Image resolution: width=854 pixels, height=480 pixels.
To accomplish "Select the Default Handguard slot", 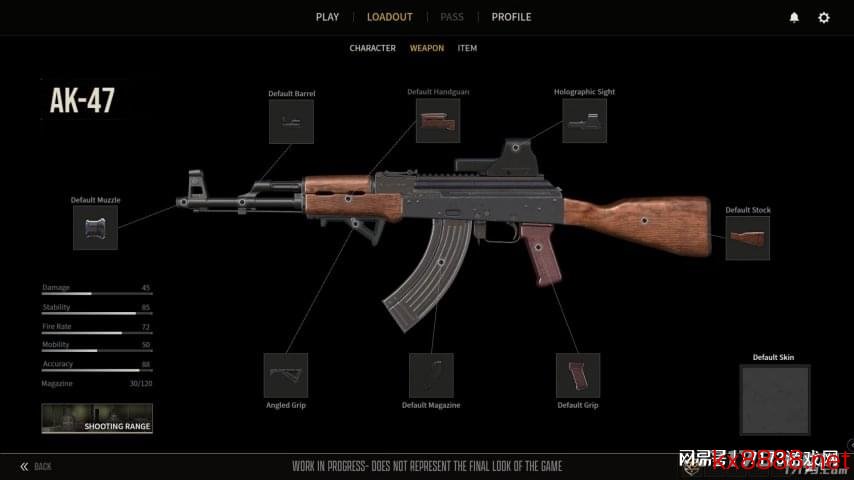I will (x=437, y=120).
